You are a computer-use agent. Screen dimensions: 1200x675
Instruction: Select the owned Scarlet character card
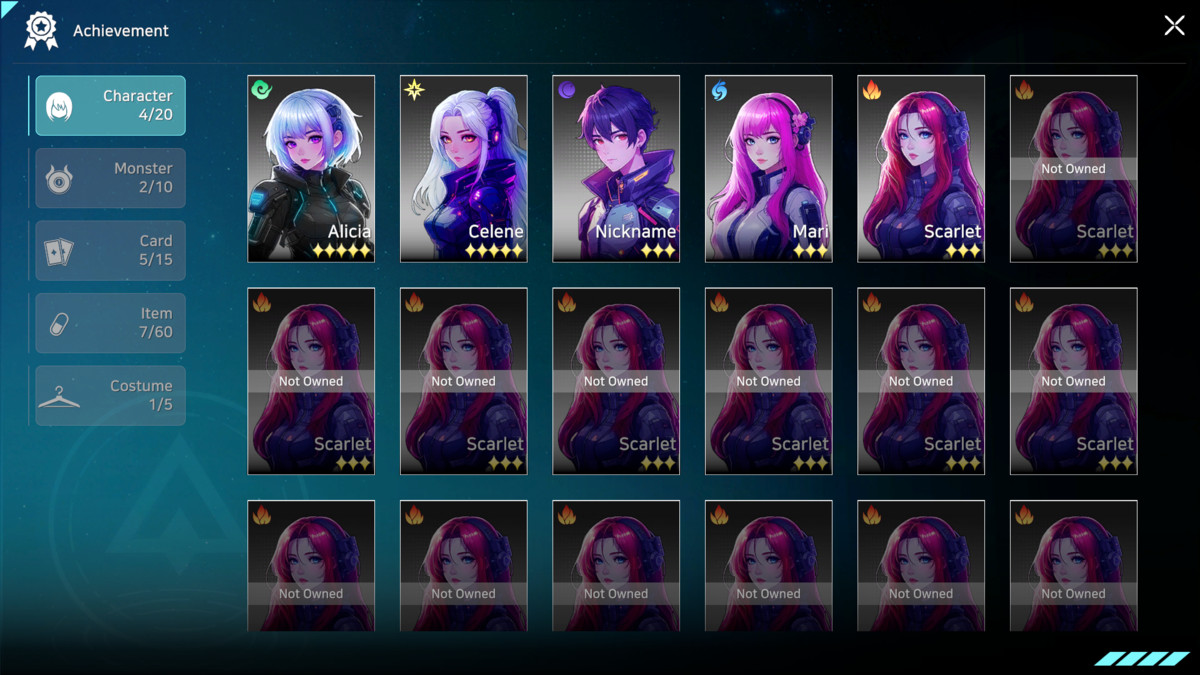click(x=921, y=168)
